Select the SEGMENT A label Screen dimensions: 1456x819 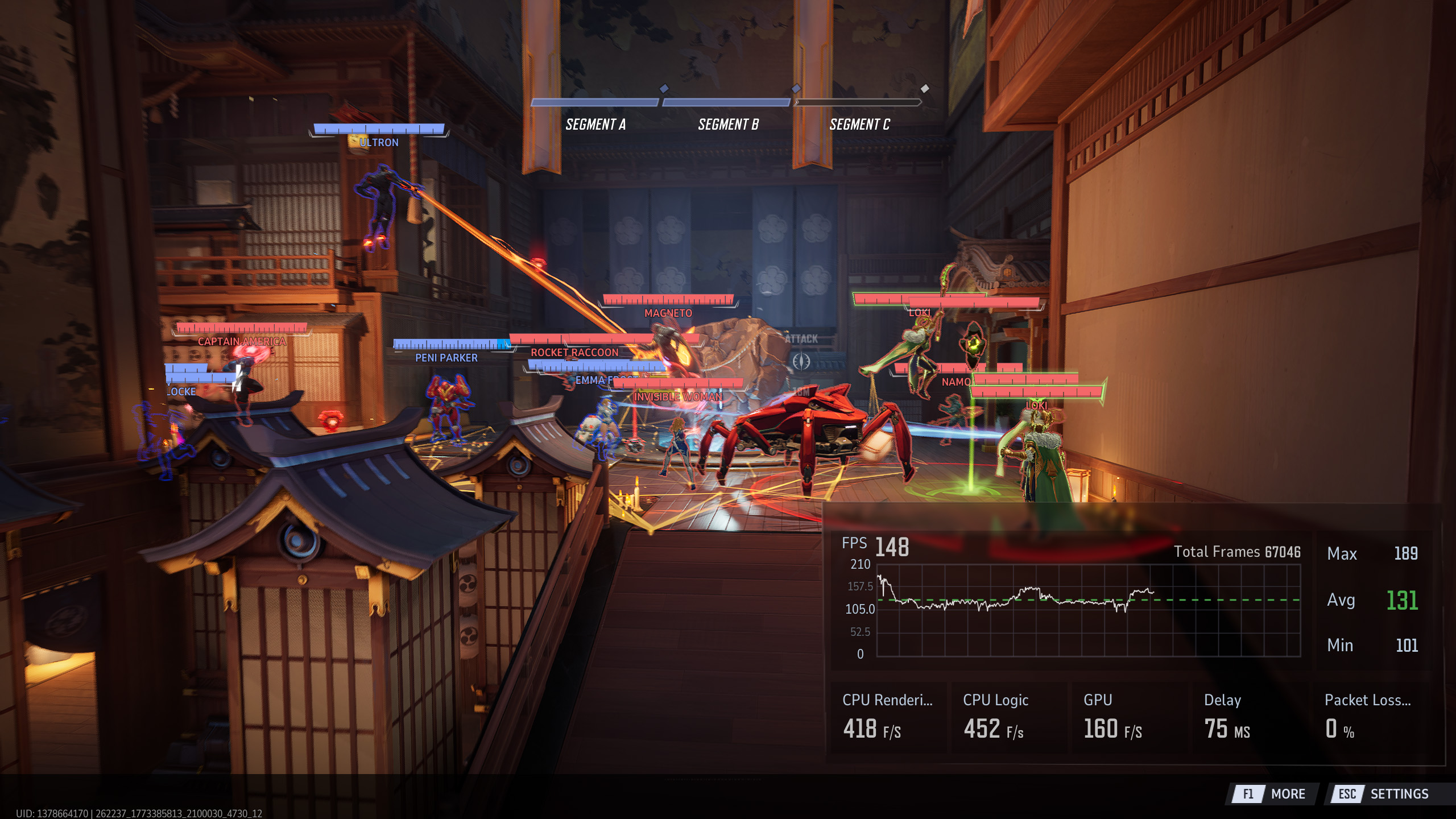coord(596,125)
